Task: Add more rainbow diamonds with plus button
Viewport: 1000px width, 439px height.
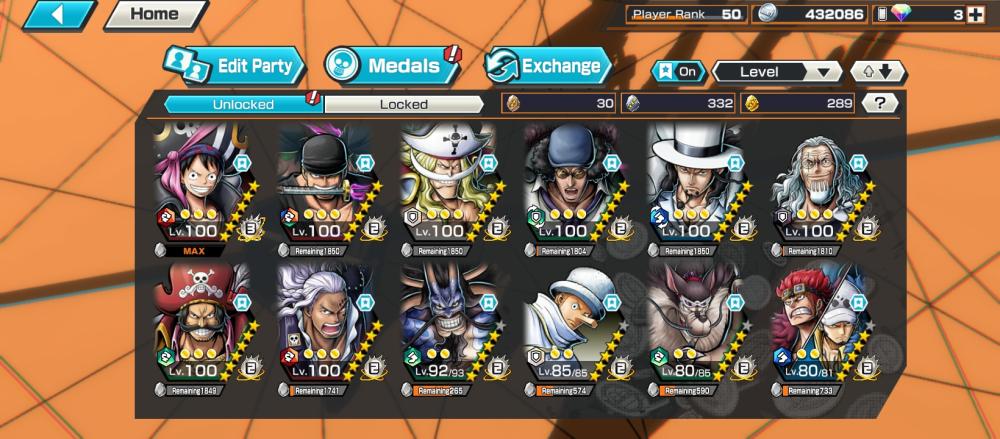Action: 975,14
